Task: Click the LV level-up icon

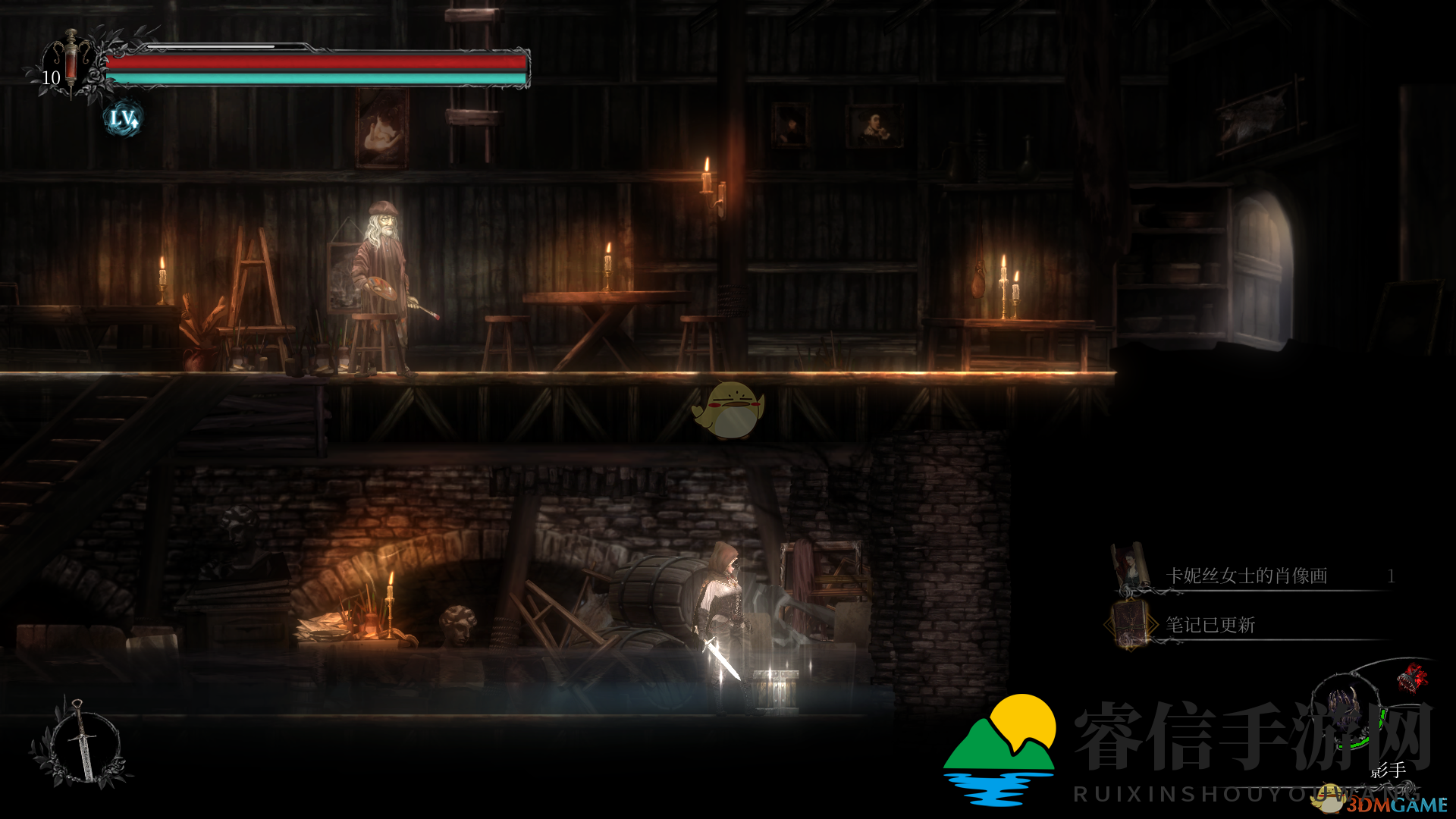Action: pos(123,119)
